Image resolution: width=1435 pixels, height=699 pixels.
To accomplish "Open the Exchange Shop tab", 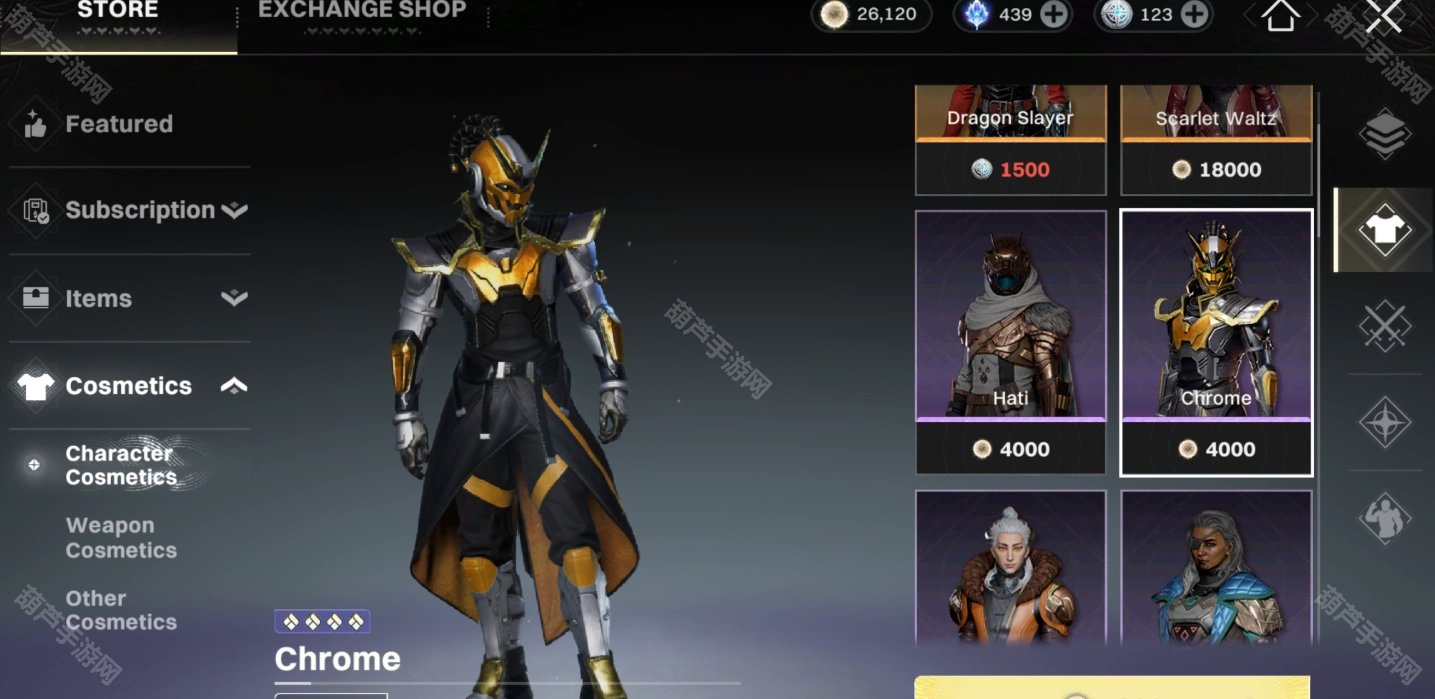I will pos(362,14).
